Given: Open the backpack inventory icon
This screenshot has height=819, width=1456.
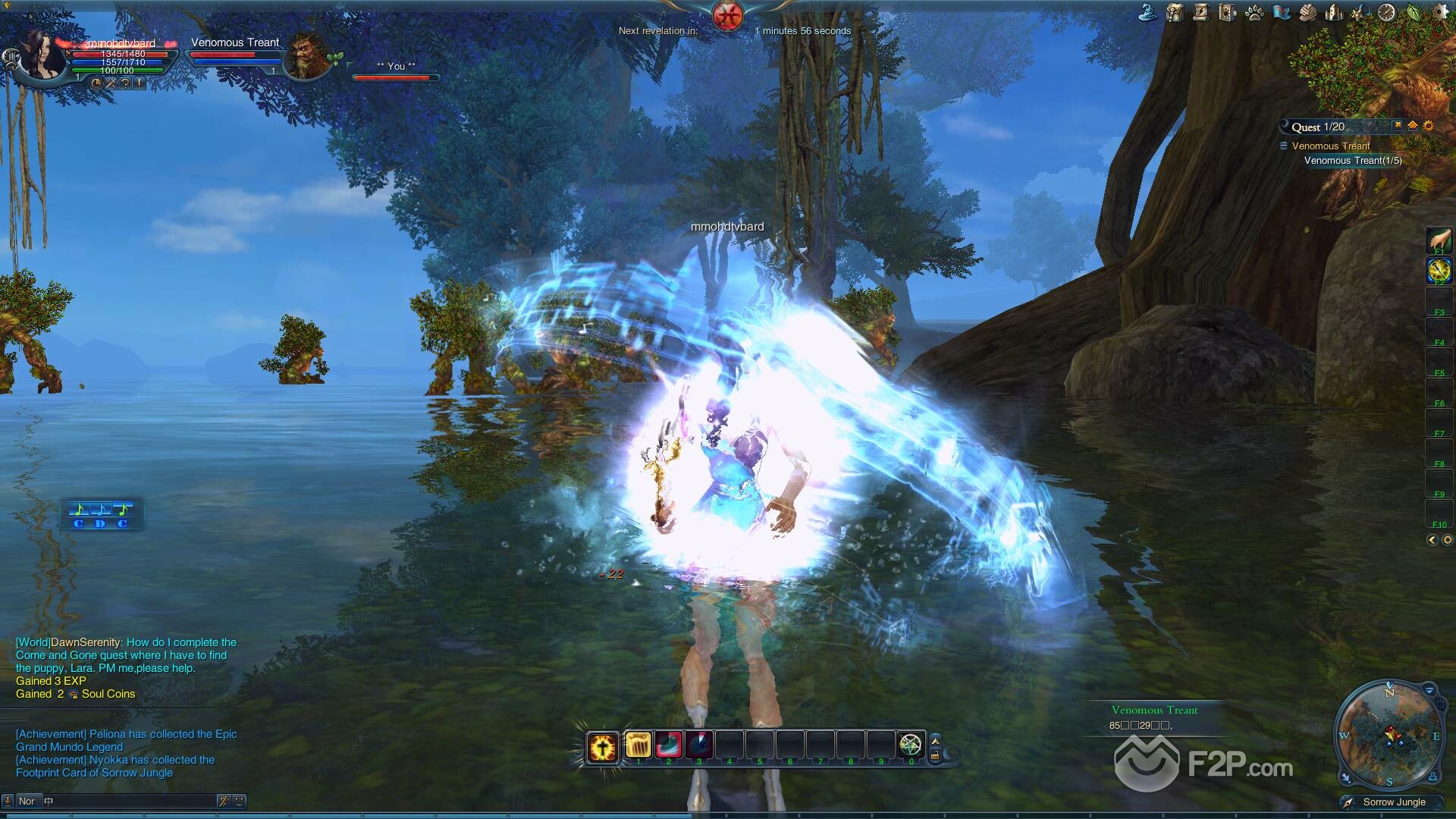Looking at the screenshot, I should coord(1175,12).
